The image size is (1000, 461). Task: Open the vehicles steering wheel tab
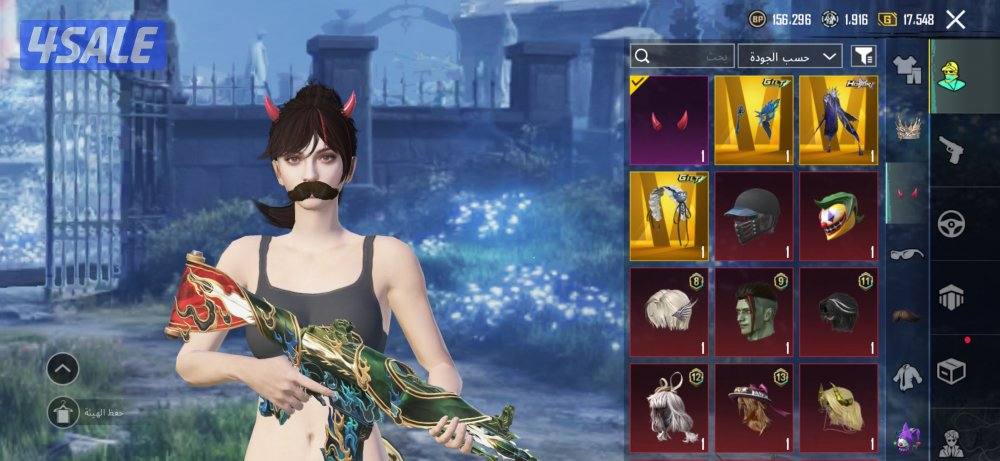point(951,222)
